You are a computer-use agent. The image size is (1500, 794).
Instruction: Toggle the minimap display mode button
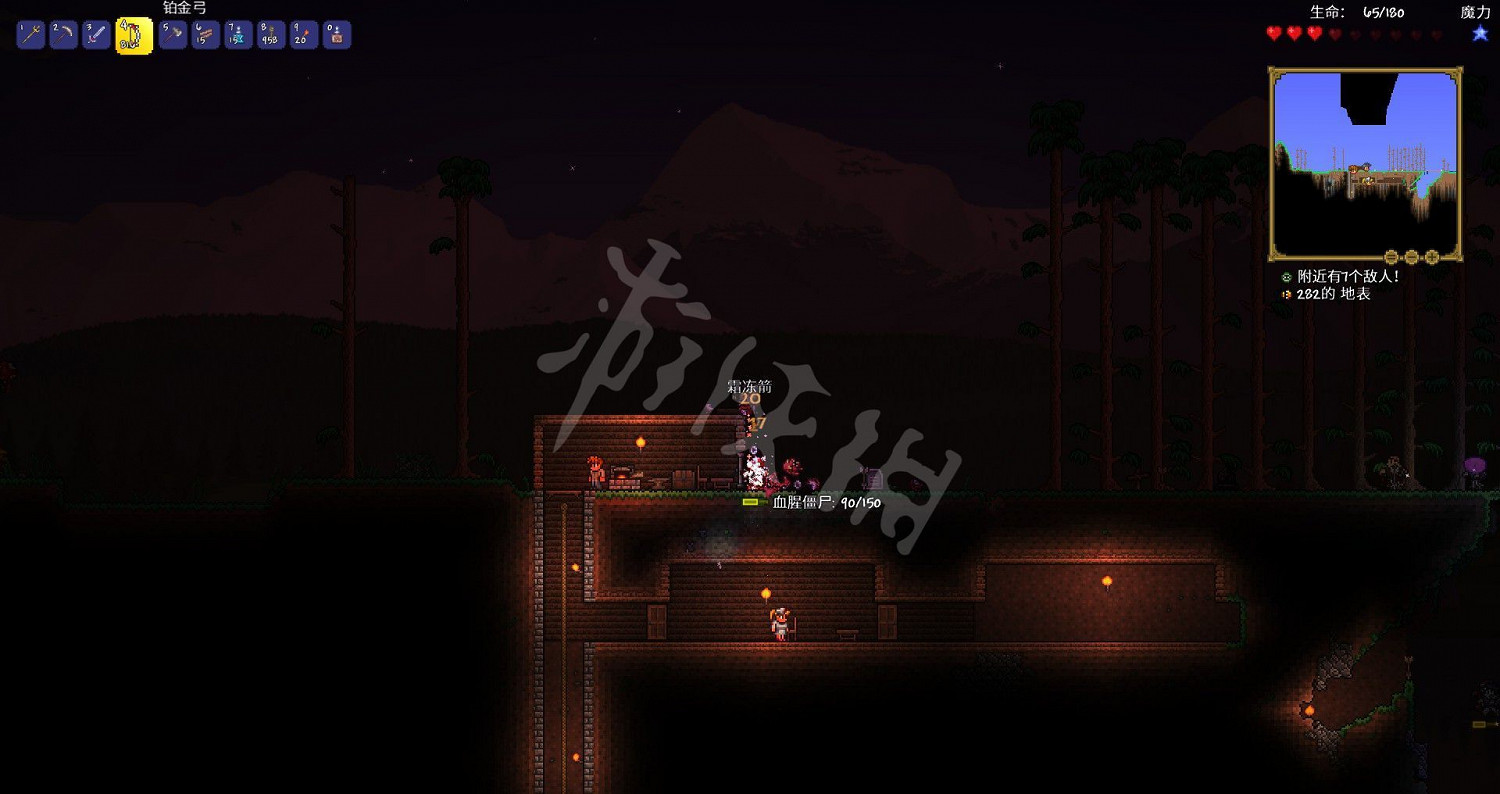tap(1412, 255)
